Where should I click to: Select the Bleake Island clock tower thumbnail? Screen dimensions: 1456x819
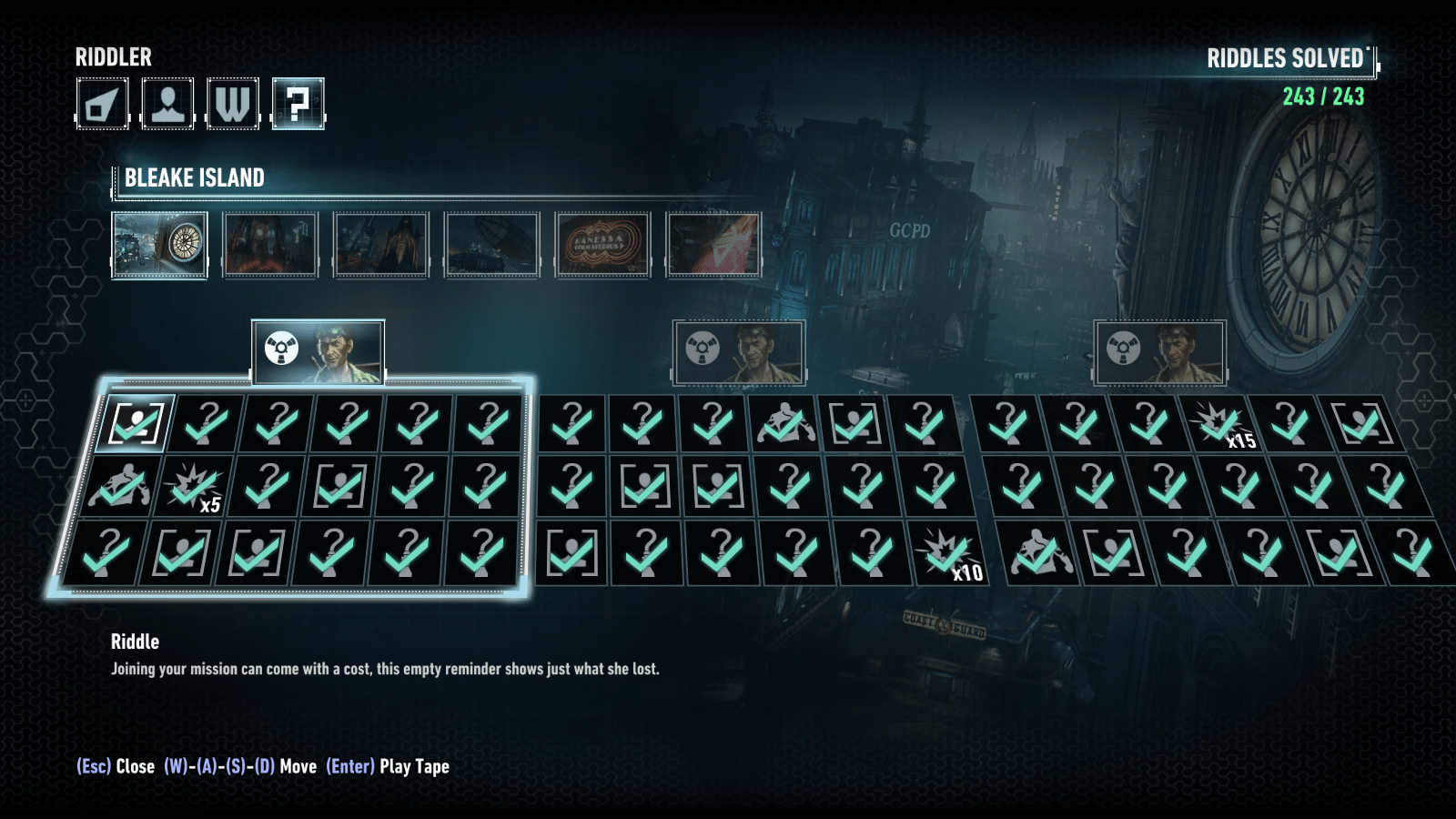click(x=159, y=245)
